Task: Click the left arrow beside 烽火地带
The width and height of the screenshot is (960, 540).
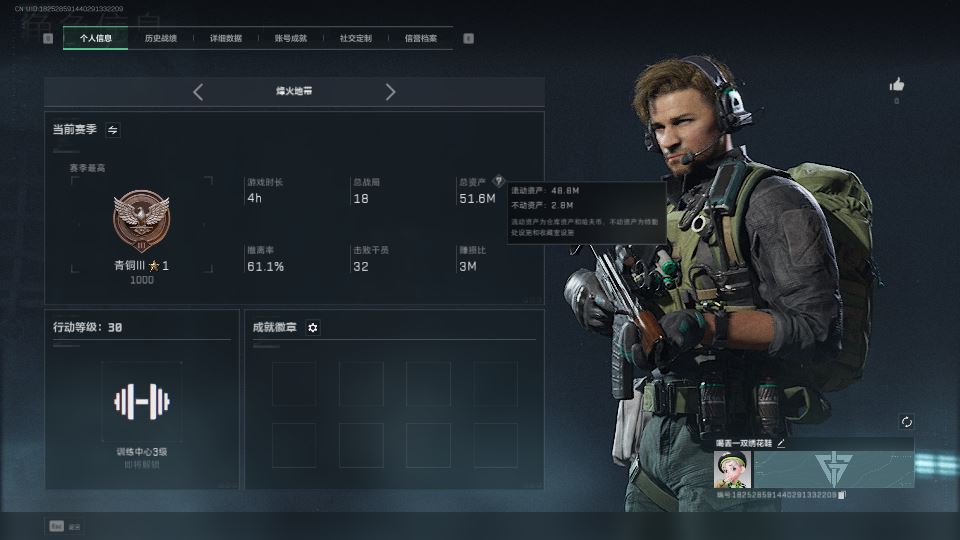Action: [198, 92]
